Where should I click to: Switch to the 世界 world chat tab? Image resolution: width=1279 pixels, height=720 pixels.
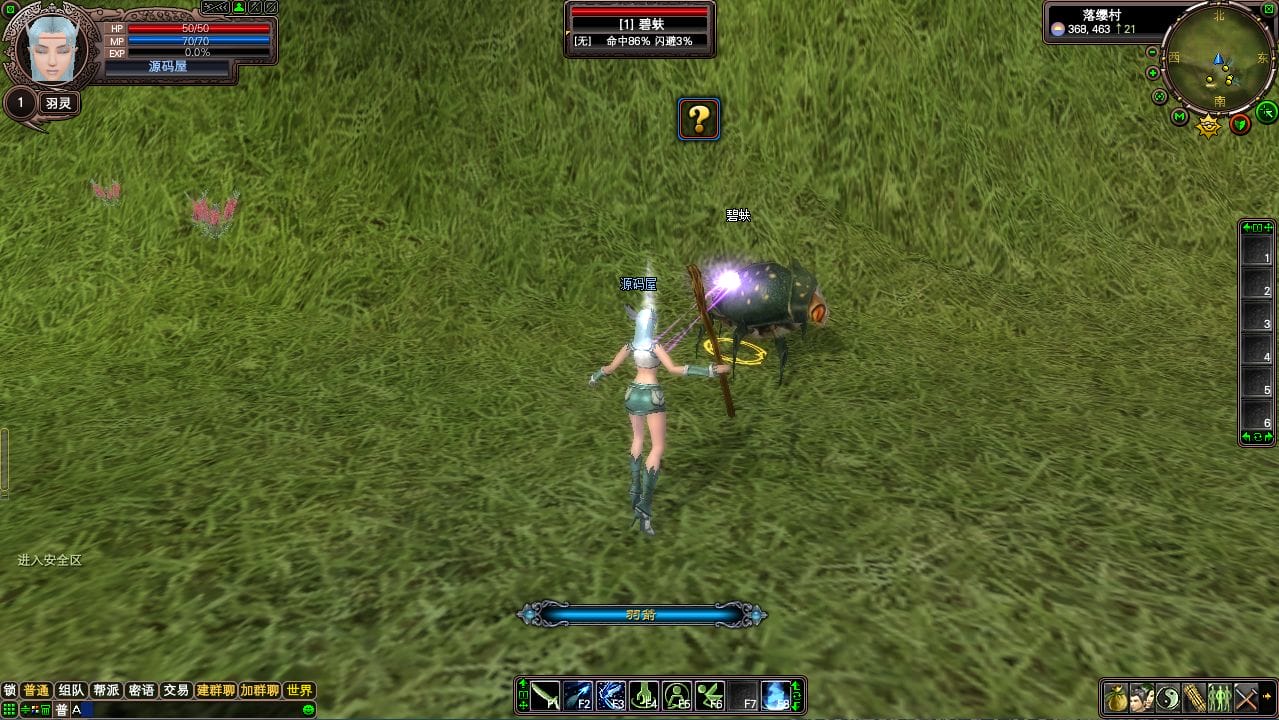[x=299, y=691]
